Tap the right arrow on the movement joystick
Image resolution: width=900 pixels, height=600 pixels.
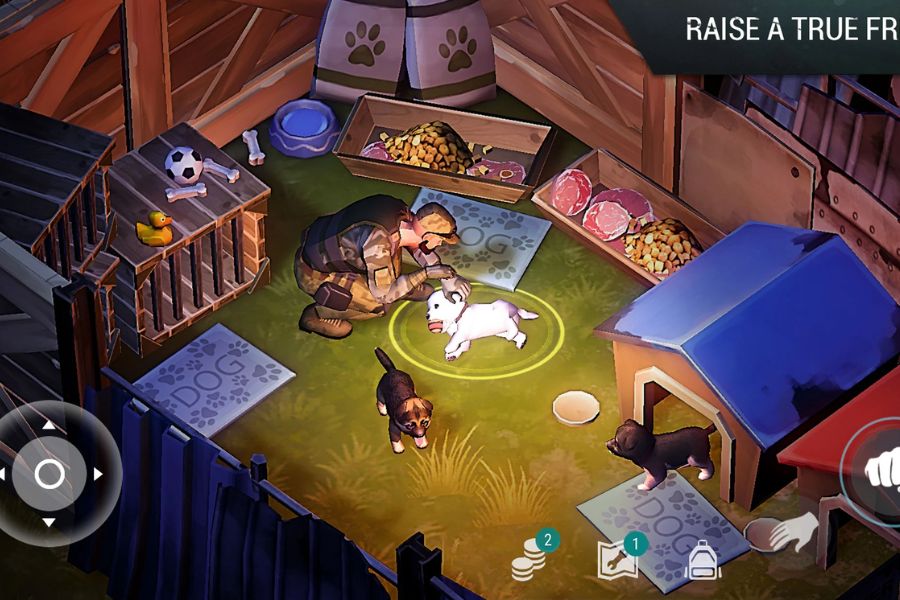[x=98, y=474]
